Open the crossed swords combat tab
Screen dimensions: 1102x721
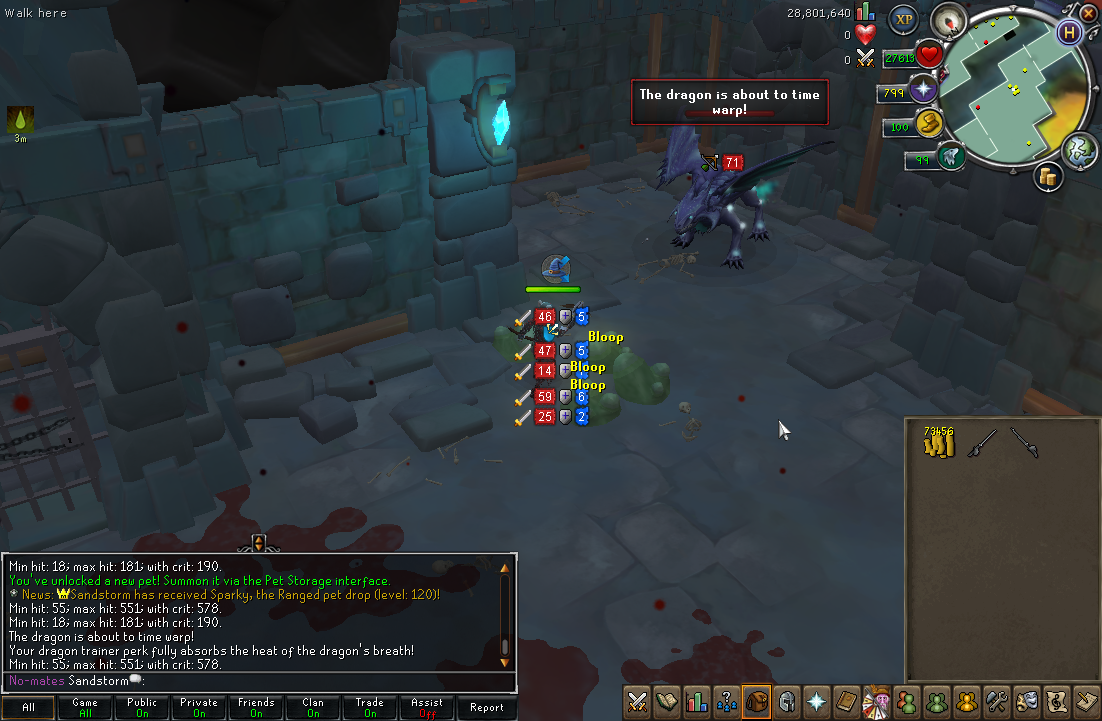point(637,701)
